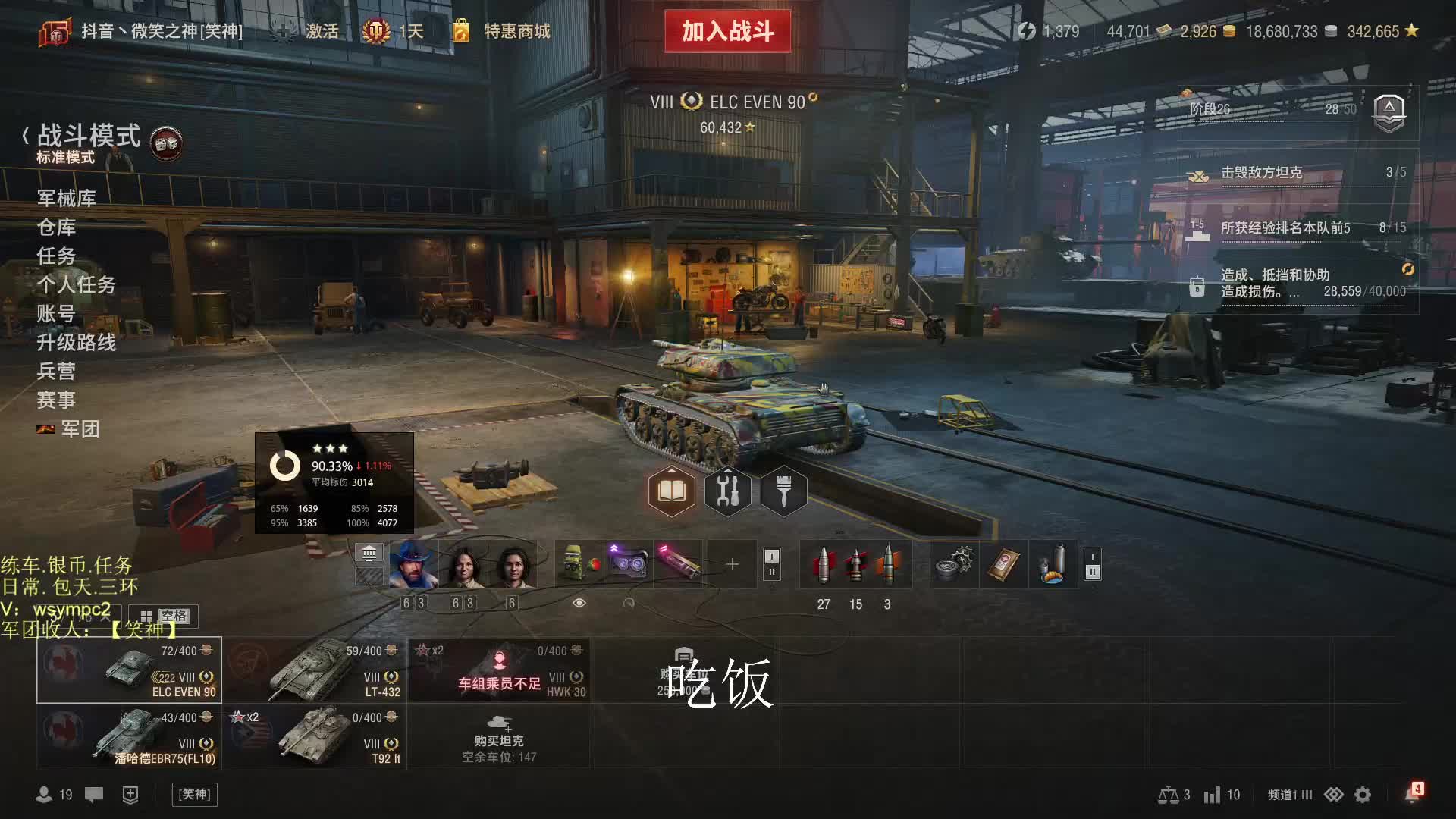The image size is (1456, 819).
Task: Open the paintbrush exterior customization button
Action: coord(783,491)
